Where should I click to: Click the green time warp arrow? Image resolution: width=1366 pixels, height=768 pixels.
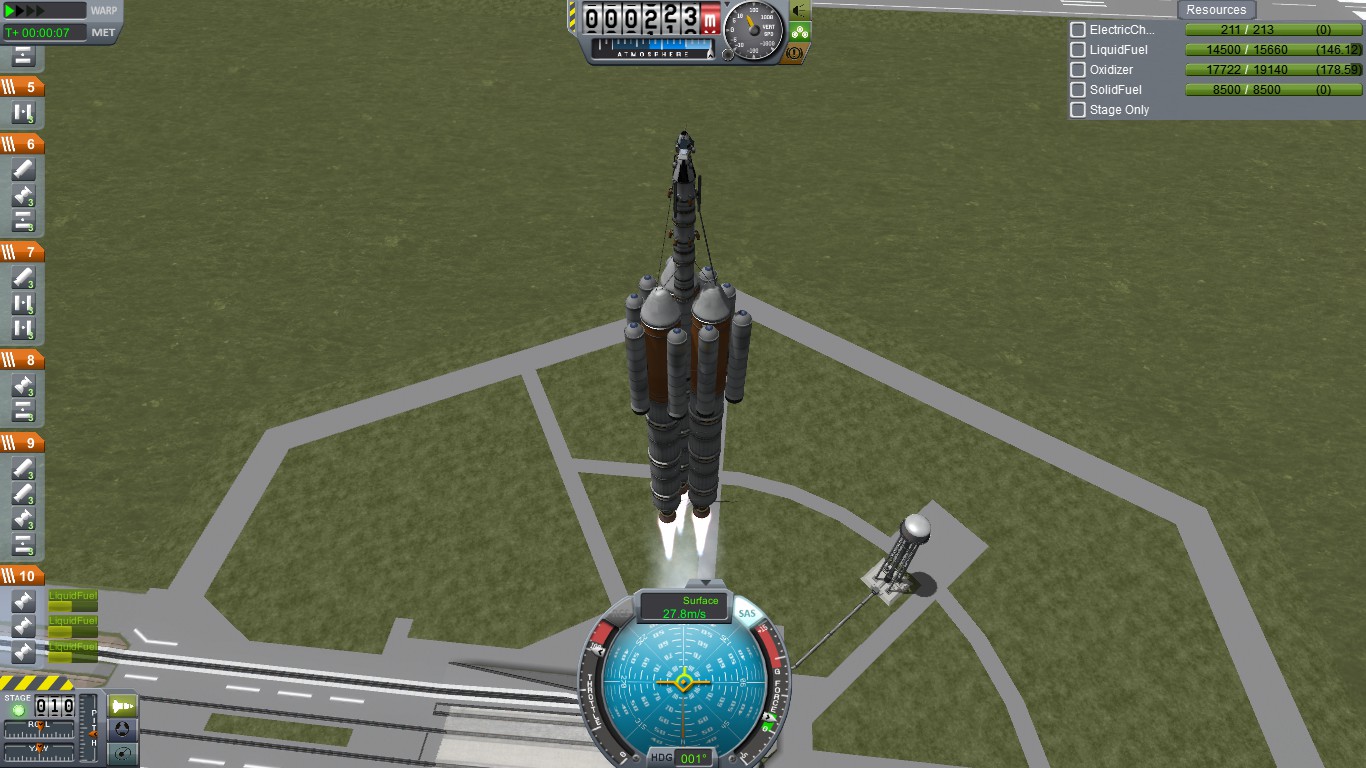13,11
